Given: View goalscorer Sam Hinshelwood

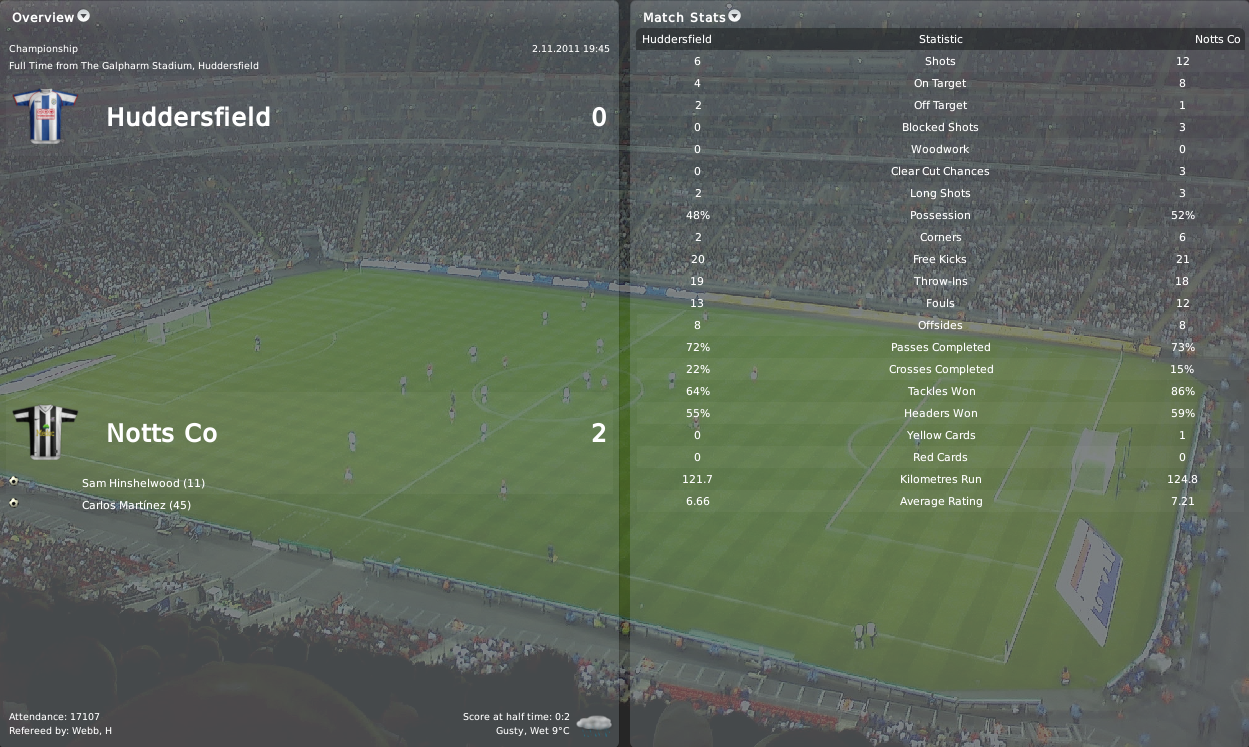Looking at the screenshot, I should [x=143, y=483].
